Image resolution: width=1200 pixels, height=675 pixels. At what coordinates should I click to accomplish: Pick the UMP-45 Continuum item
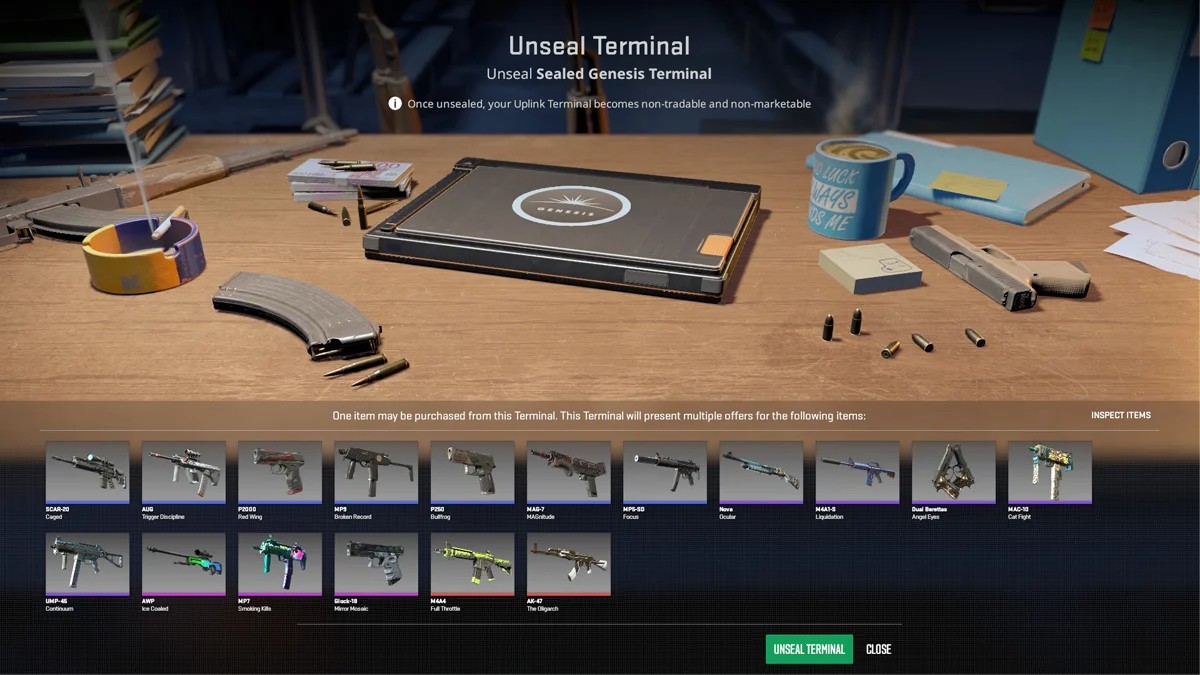point(88,564)
